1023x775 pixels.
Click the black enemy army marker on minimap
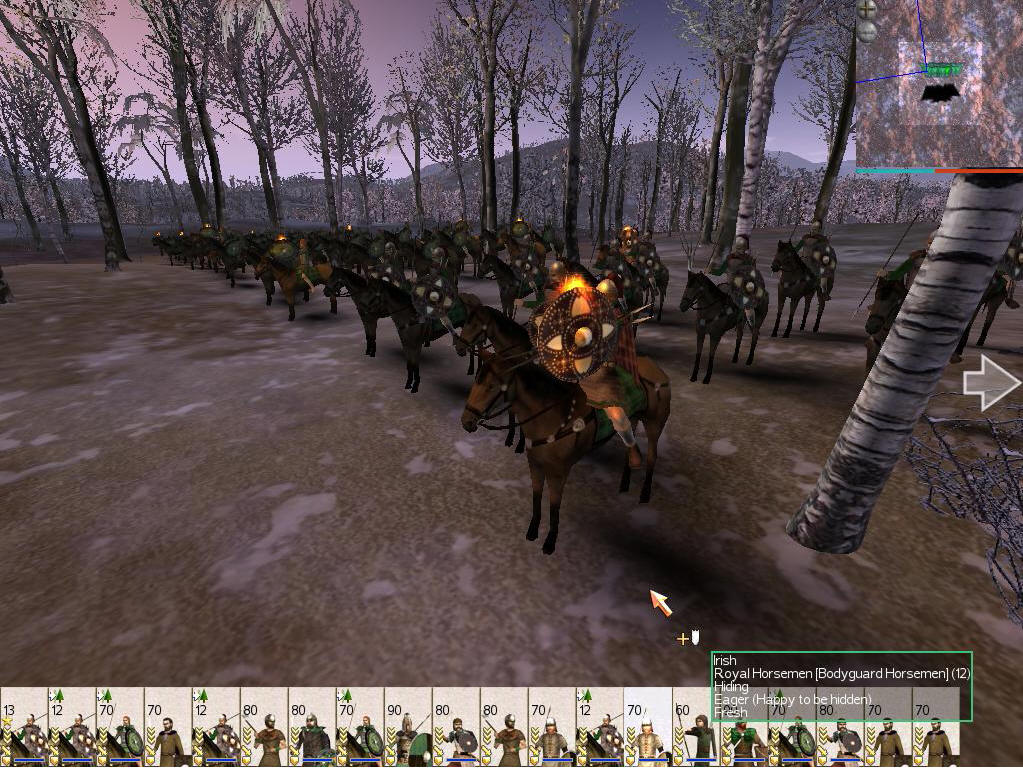tap(939, 93)
